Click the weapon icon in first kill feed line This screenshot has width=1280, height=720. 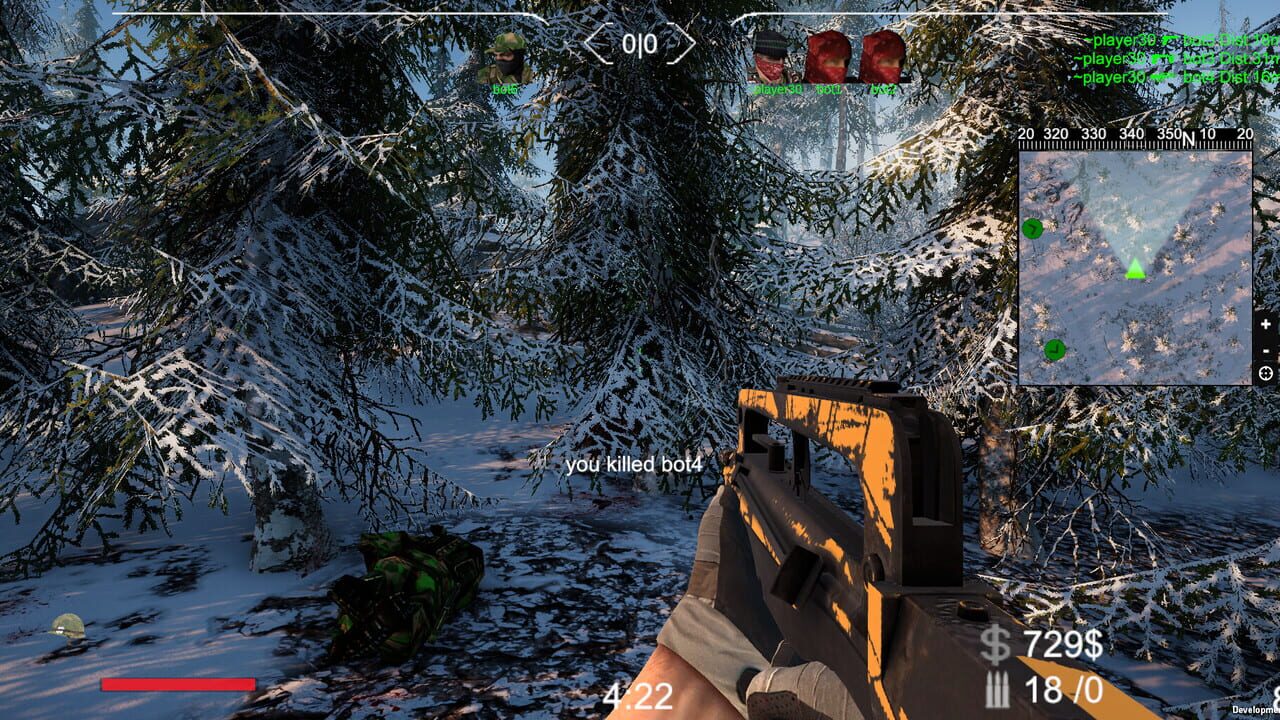pos(1170,40)
